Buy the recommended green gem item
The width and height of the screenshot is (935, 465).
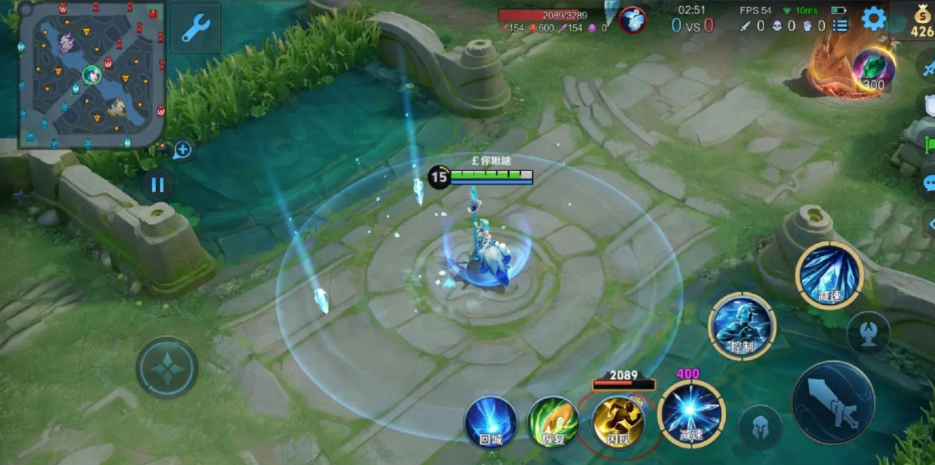pyautogui.click(x=872, y=68)
